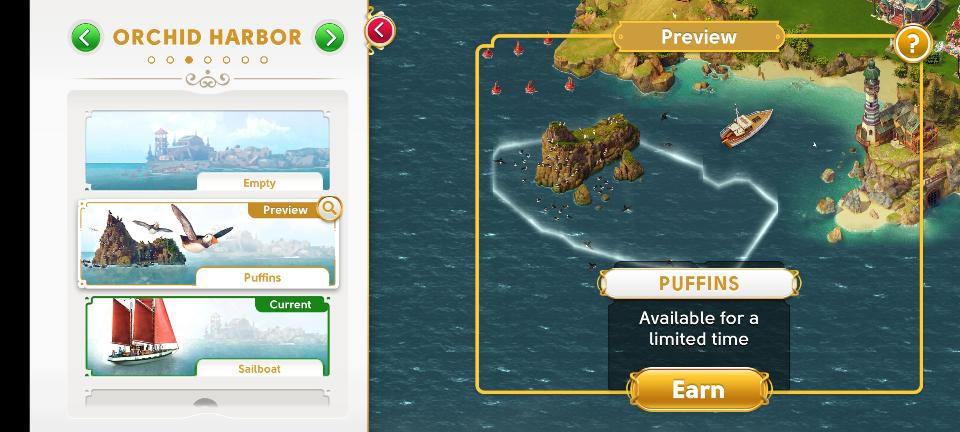Tap the Earn button

click(x=698, y=389)
